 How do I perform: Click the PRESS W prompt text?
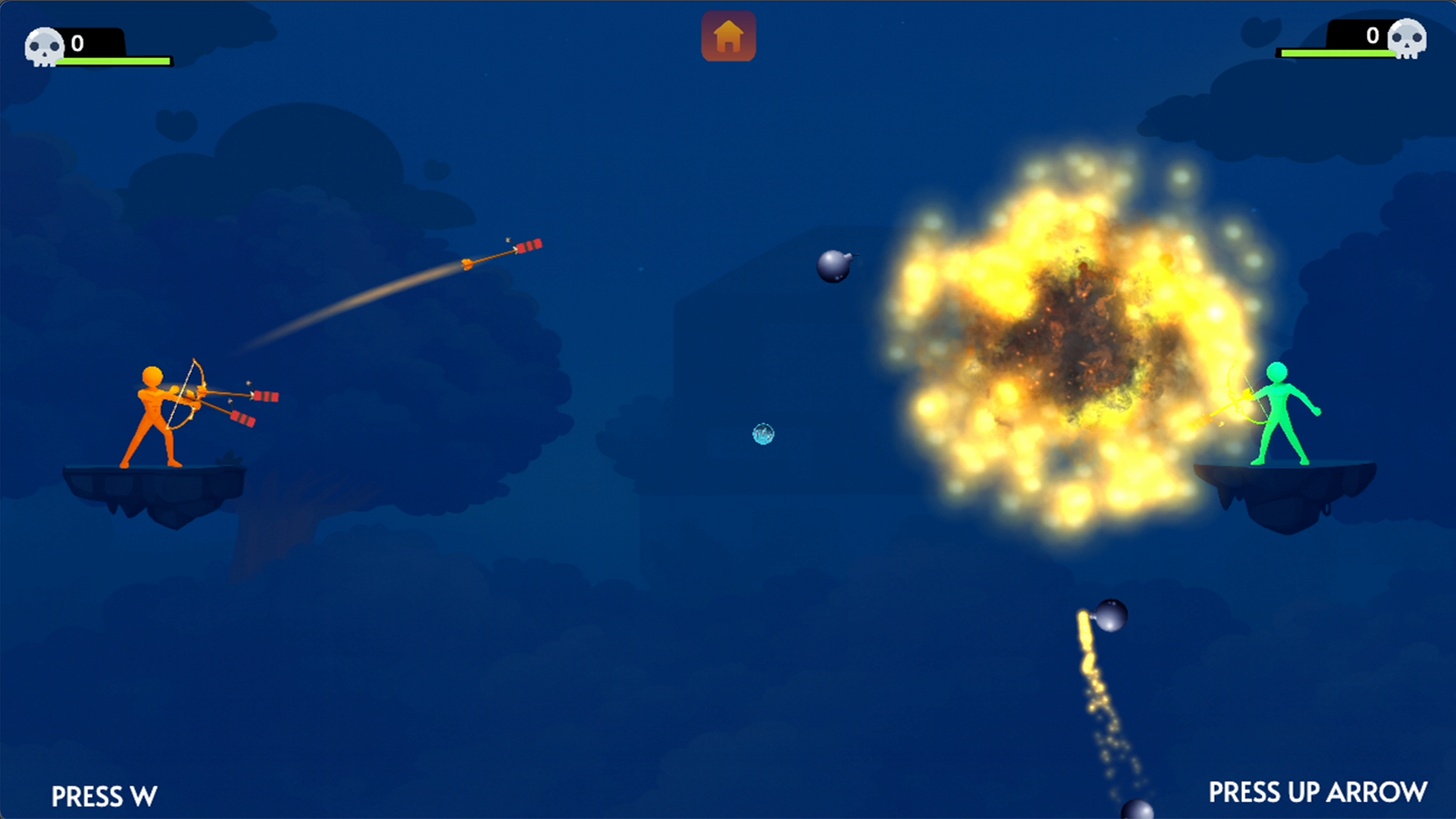pyautogui.click(x=104, y=796)
